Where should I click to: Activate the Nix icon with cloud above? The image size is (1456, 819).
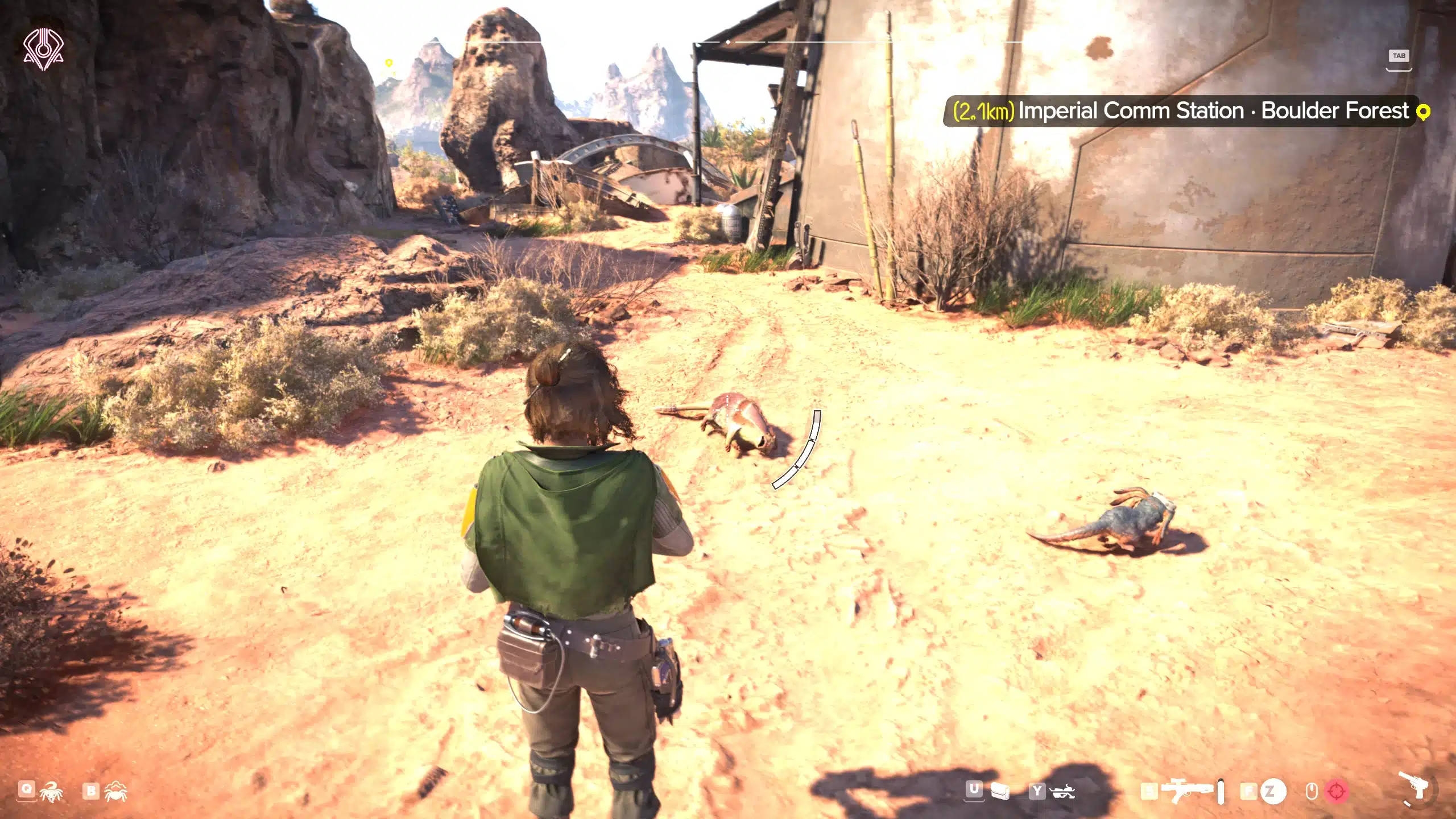117,791
